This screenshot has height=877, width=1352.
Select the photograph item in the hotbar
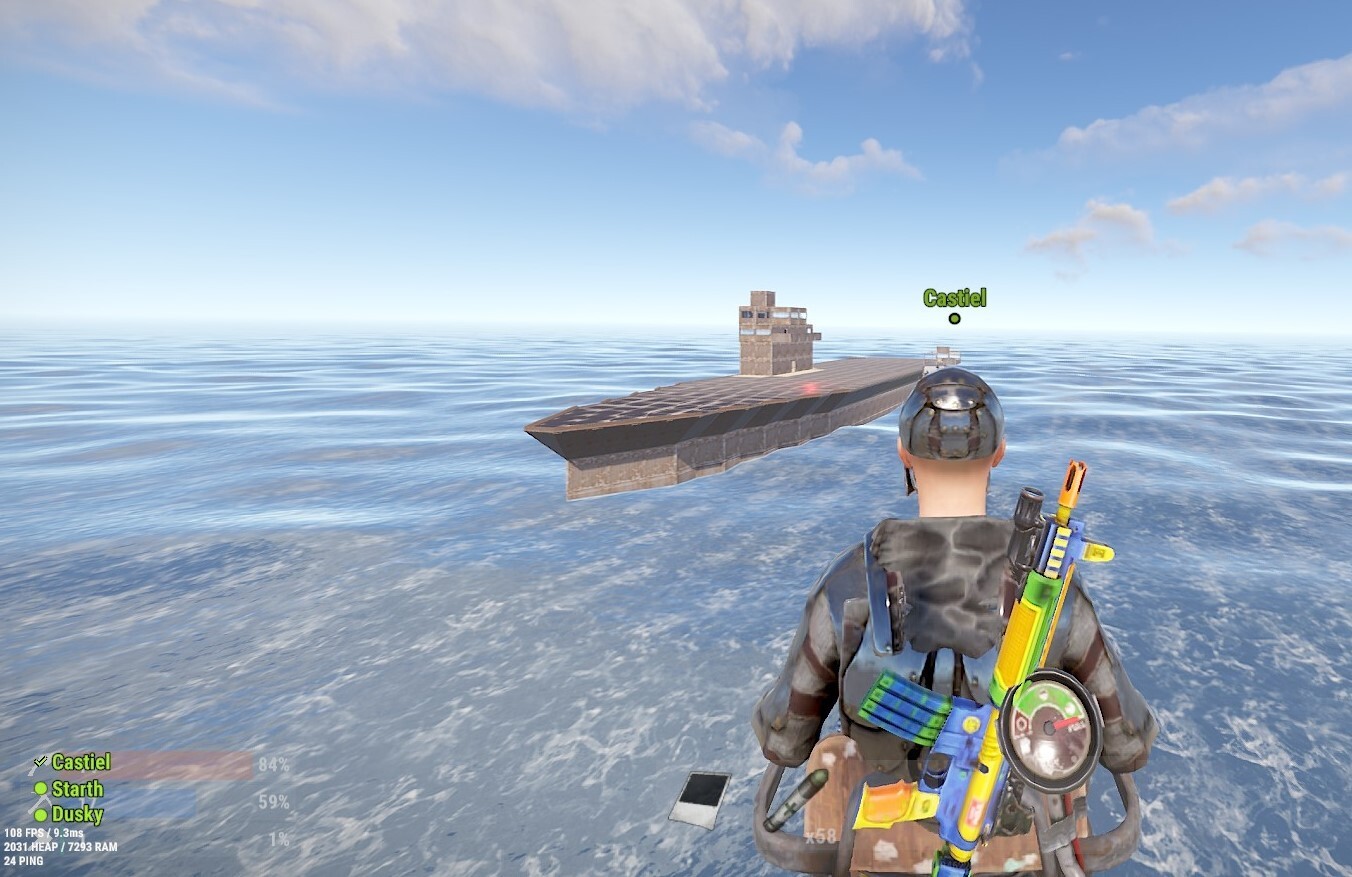[699, 799]
